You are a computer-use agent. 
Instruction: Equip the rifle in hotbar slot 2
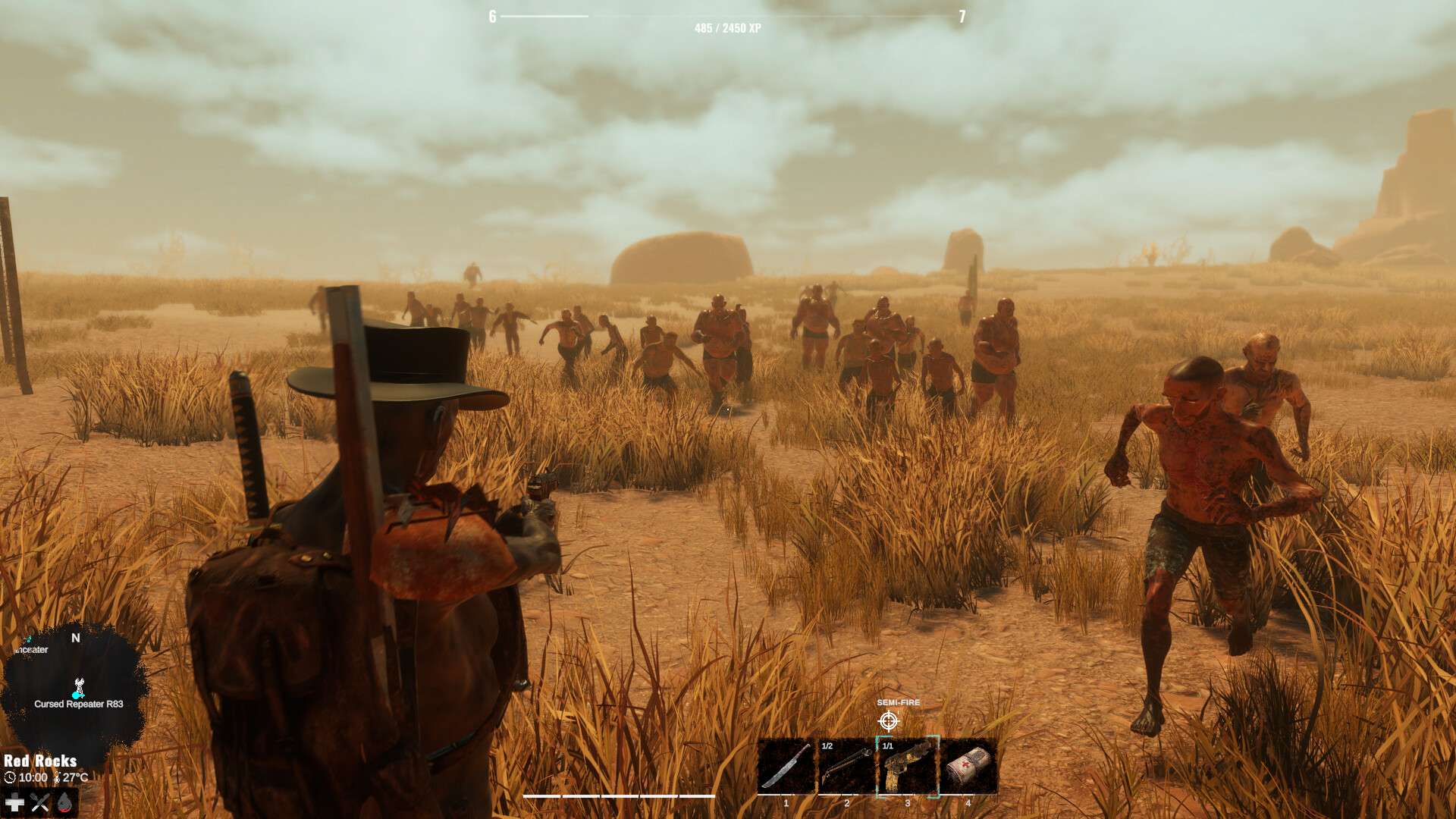pos(847,766)
